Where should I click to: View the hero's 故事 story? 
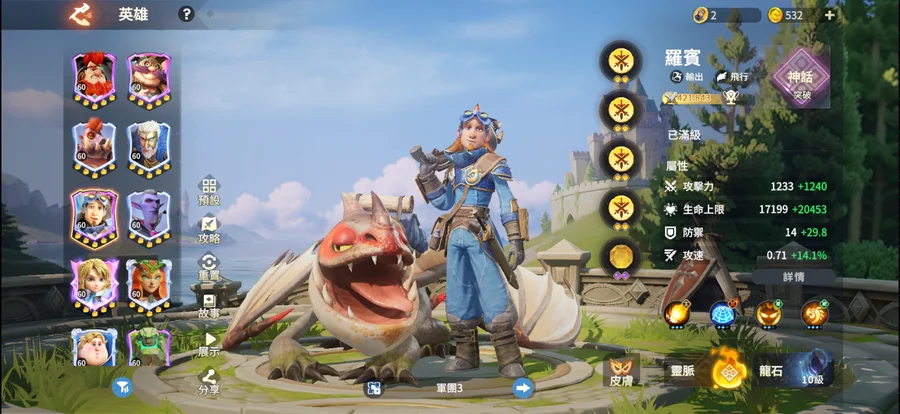pyautogui.click(x=209, y=305)
